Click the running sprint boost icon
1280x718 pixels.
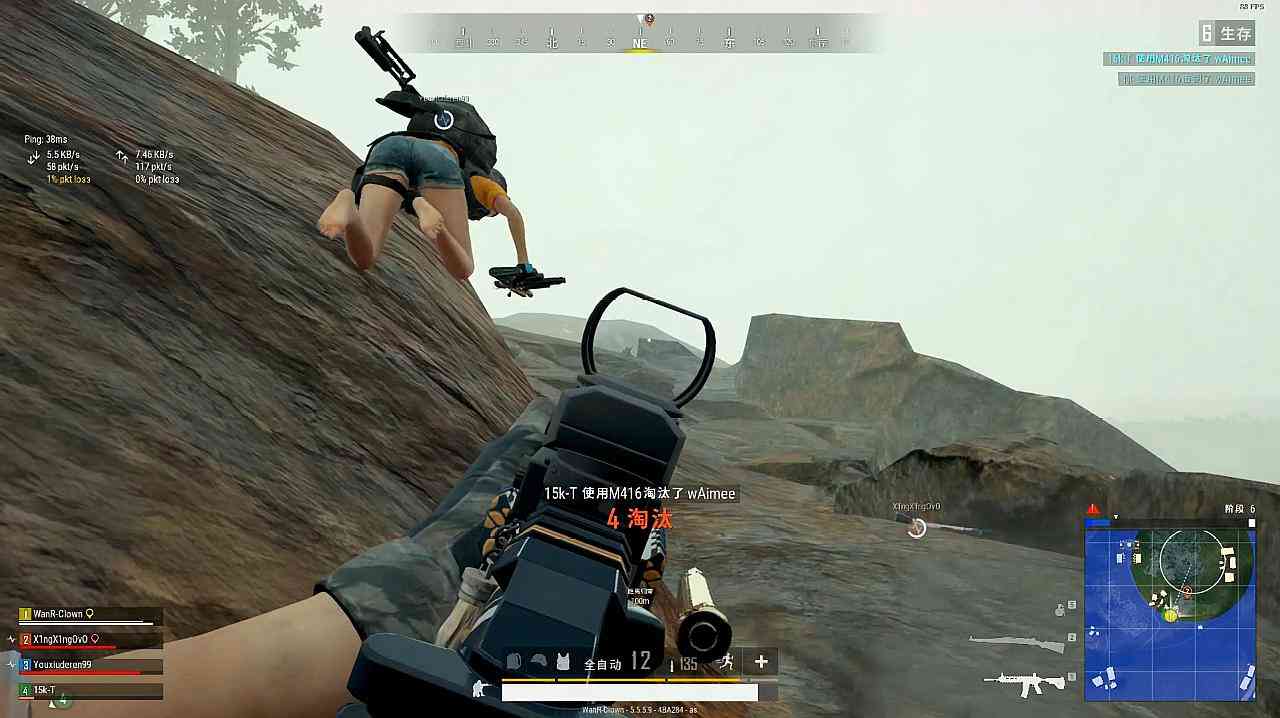click(x=727, y=662)
